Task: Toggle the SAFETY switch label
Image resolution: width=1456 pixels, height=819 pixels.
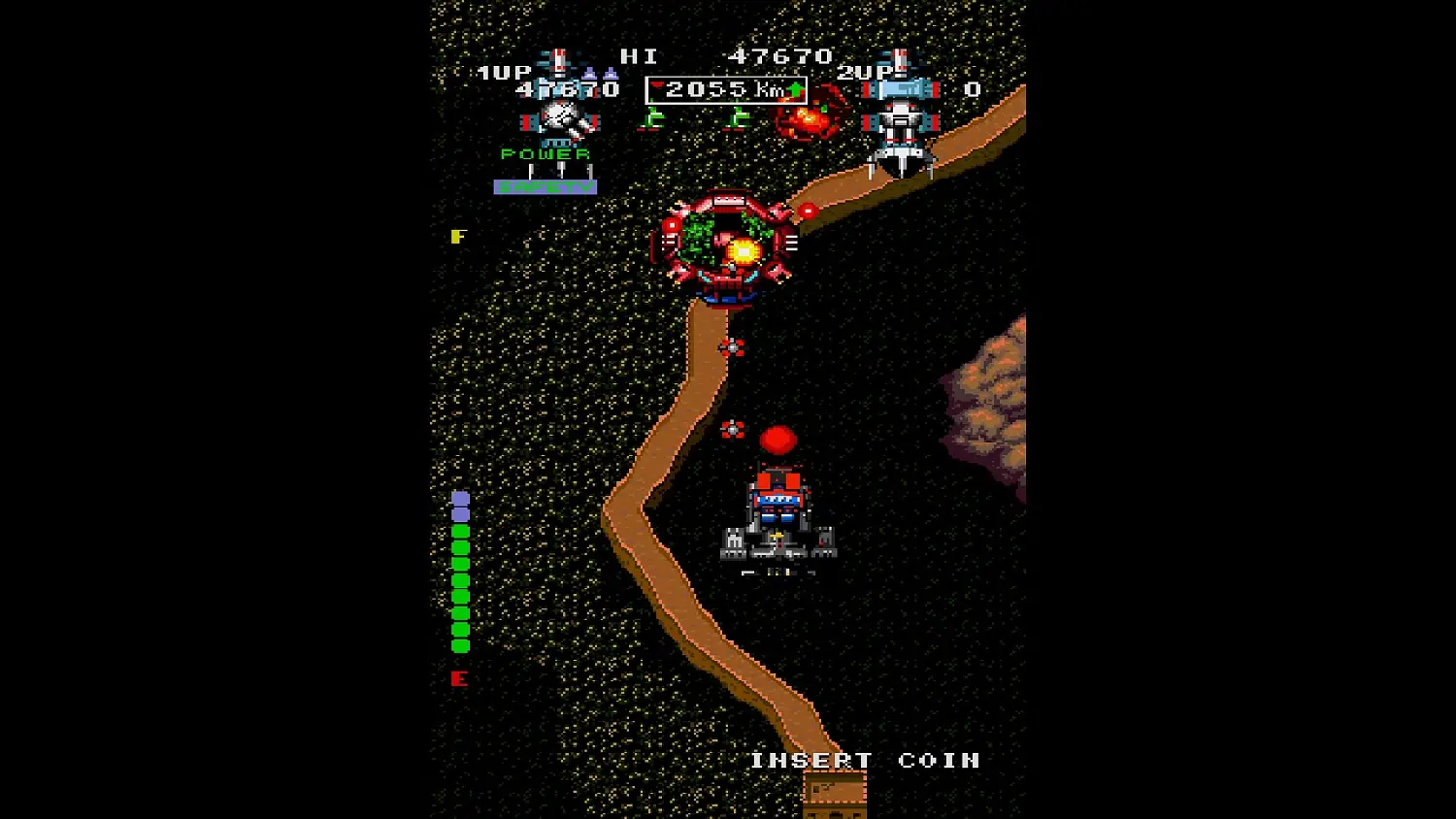Action: point(544,186)
